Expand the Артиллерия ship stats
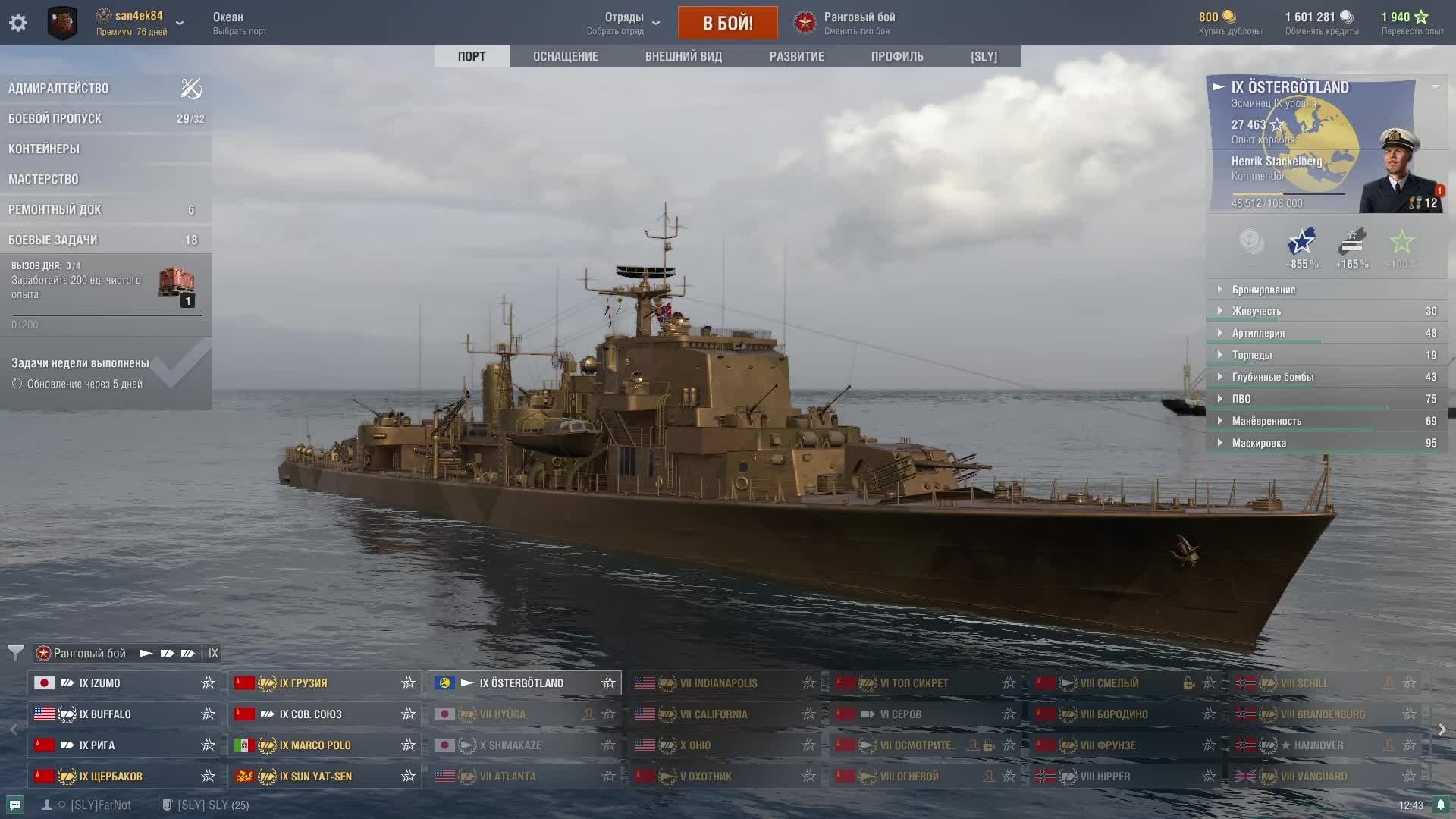 [1258, 333]
